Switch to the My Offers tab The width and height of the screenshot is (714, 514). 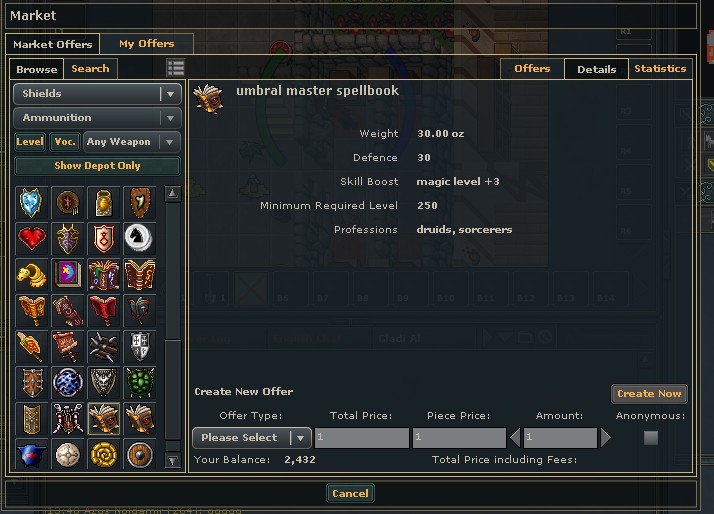click(146, 44)
